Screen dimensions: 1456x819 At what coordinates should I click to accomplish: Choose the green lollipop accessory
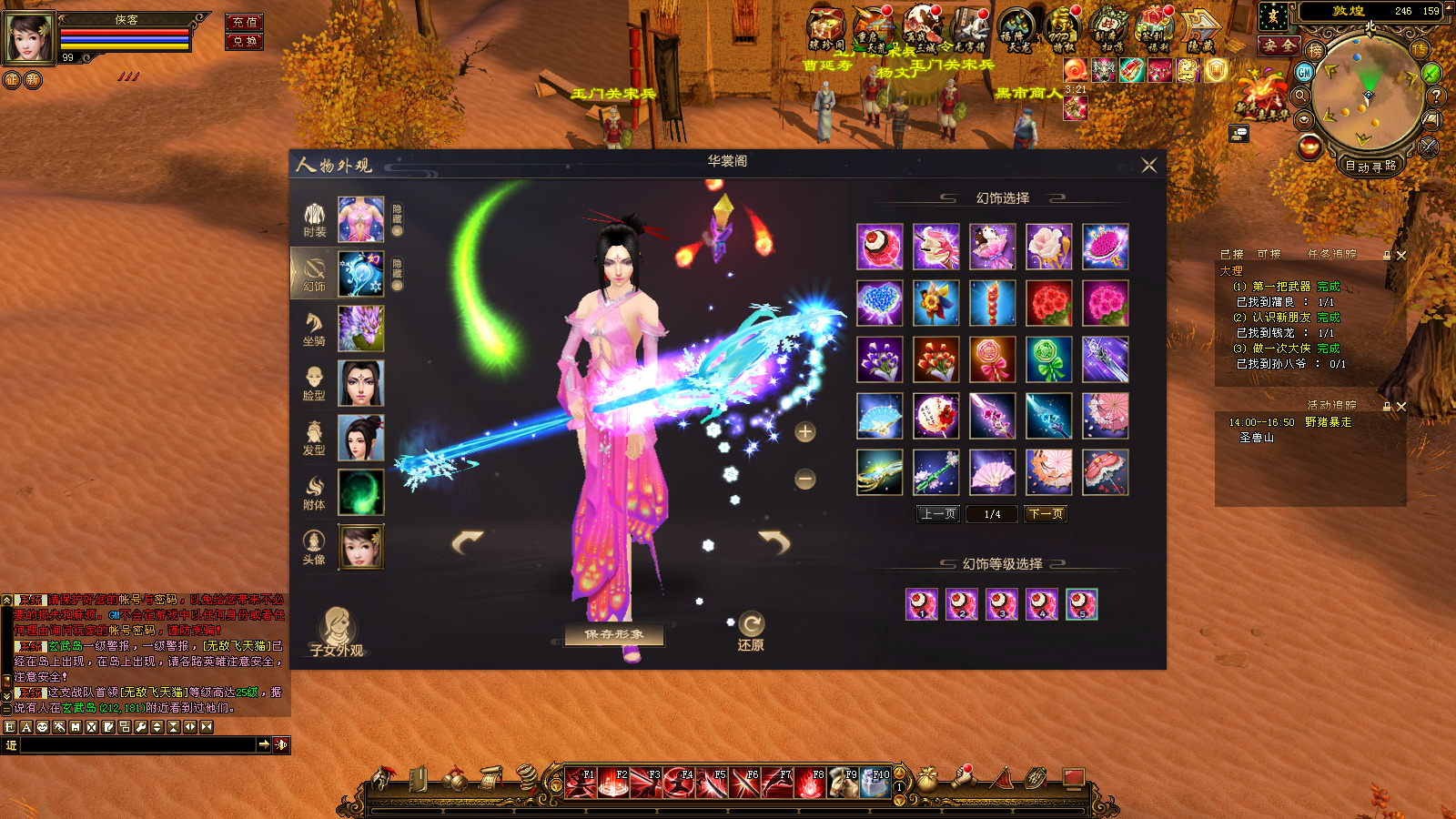pyautogui.click(x=1048, y=359)
